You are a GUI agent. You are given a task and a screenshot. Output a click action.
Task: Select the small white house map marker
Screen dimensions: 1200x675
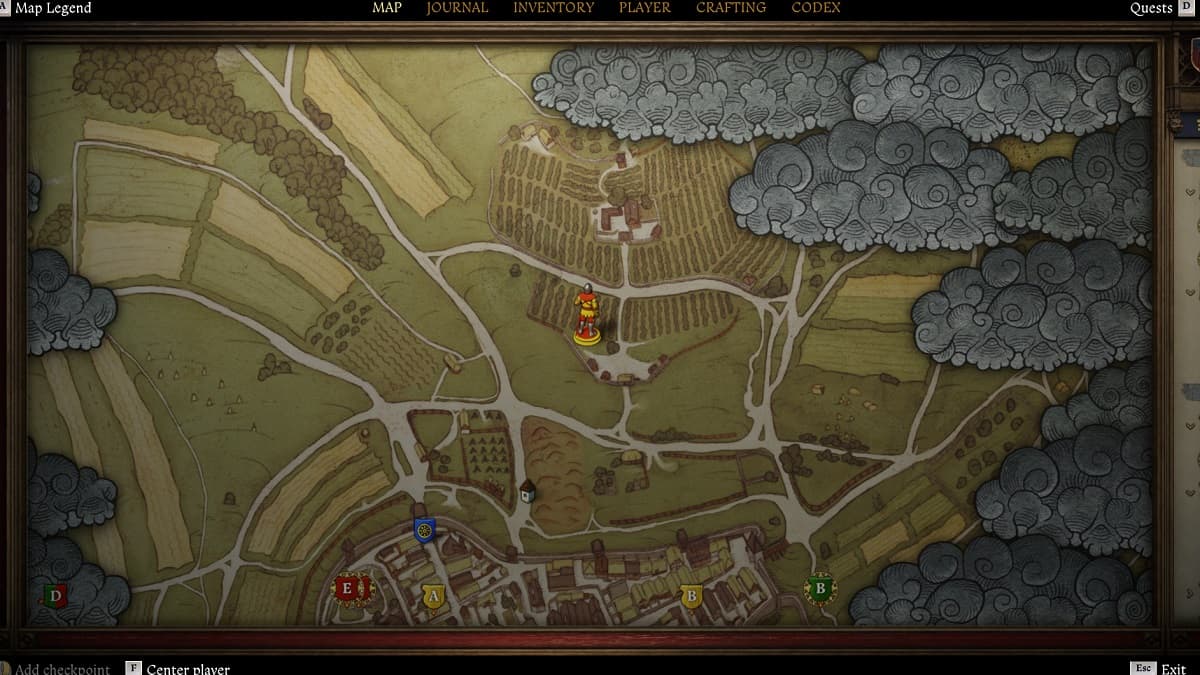click(528, 491)
